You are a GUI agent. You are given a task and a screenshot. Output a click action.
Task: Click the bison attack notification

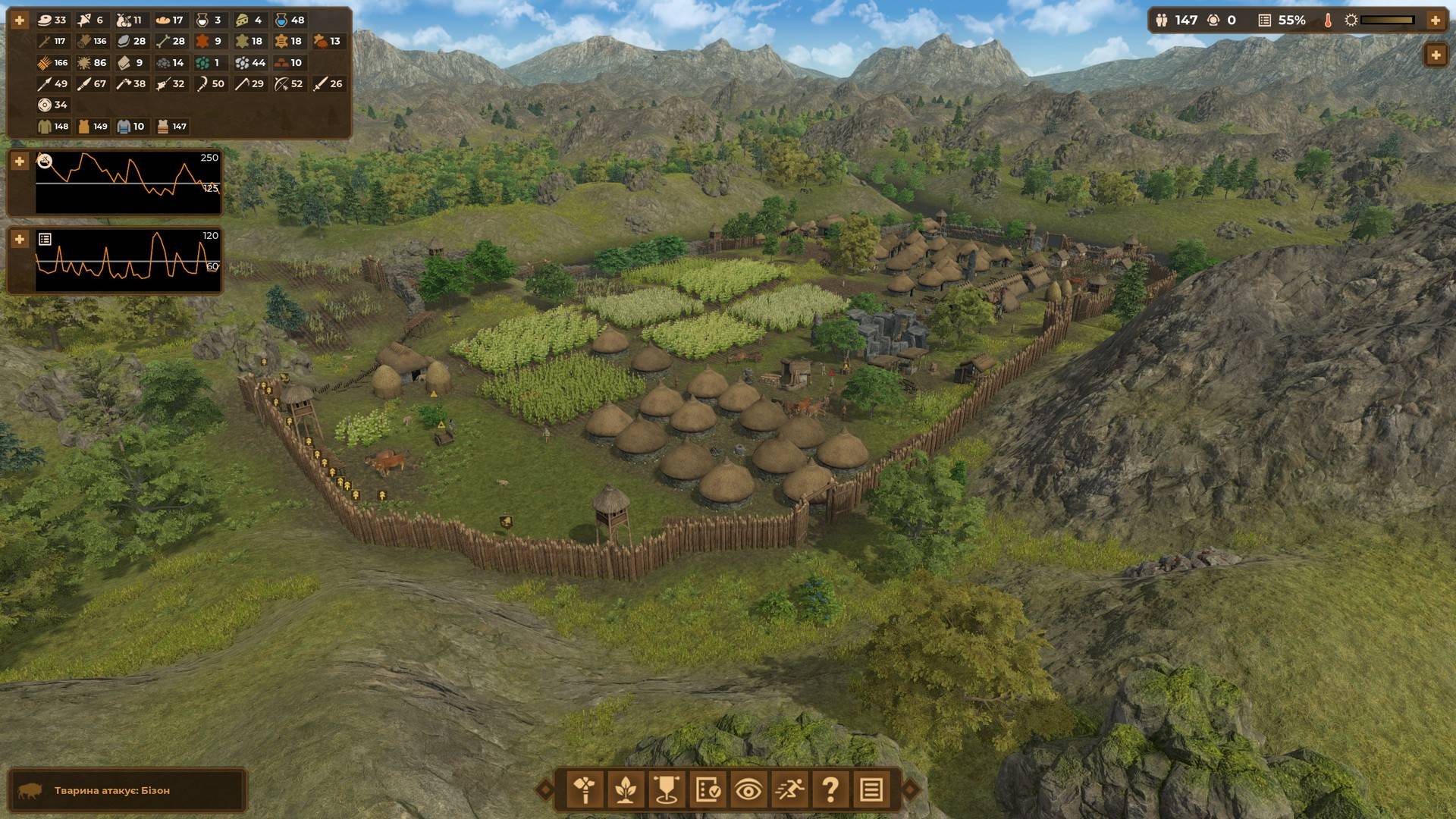point(127,790)
